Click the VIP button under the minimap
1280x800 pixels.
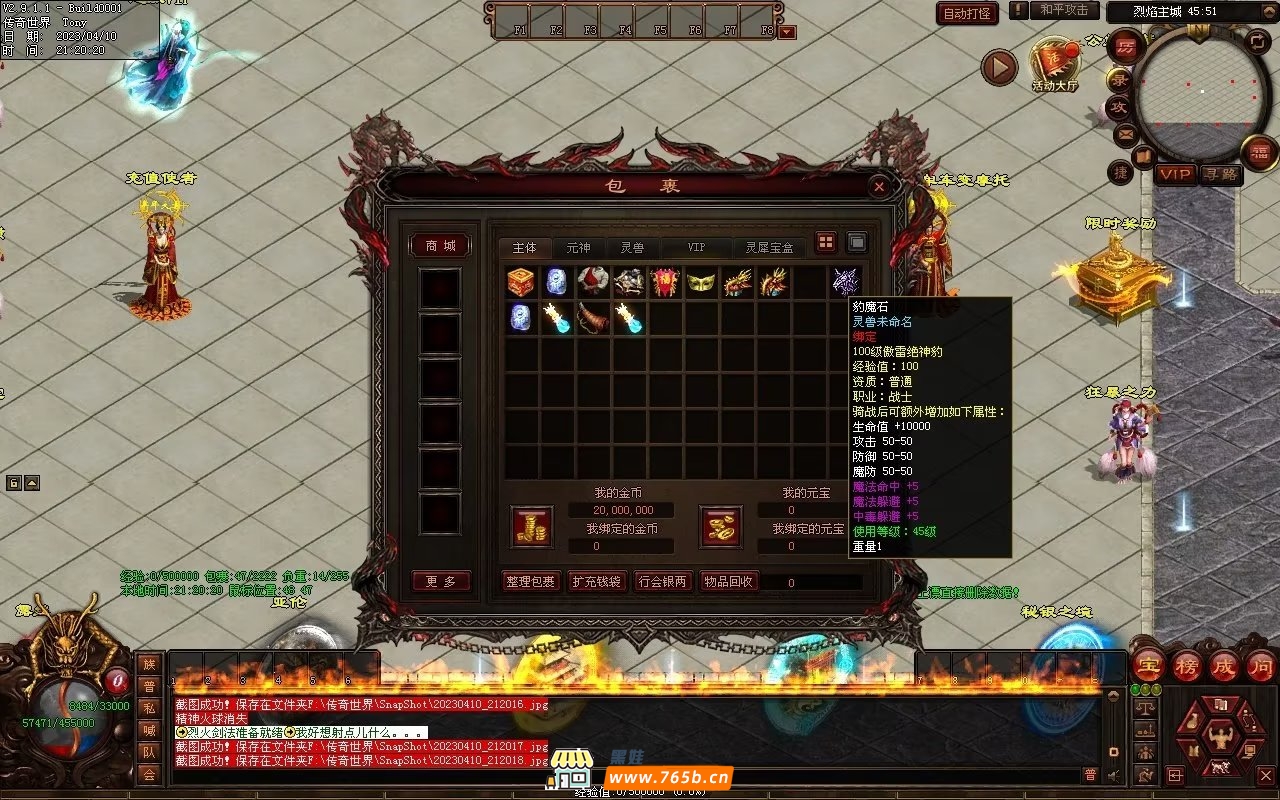click(x=1176, y=174)
